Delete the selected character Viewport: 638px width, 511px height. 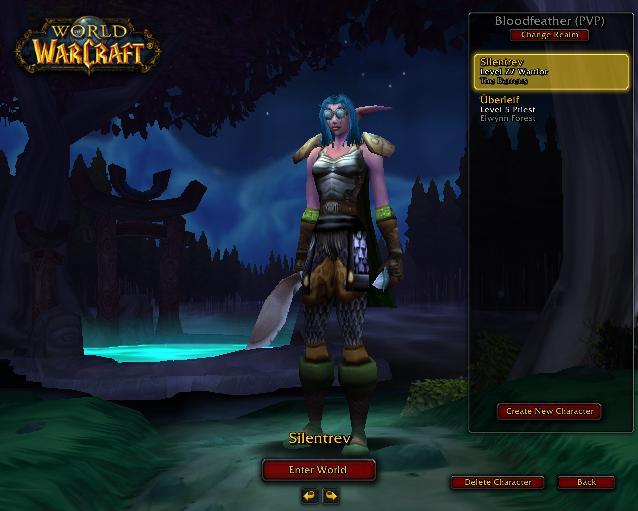click(497, 482)
